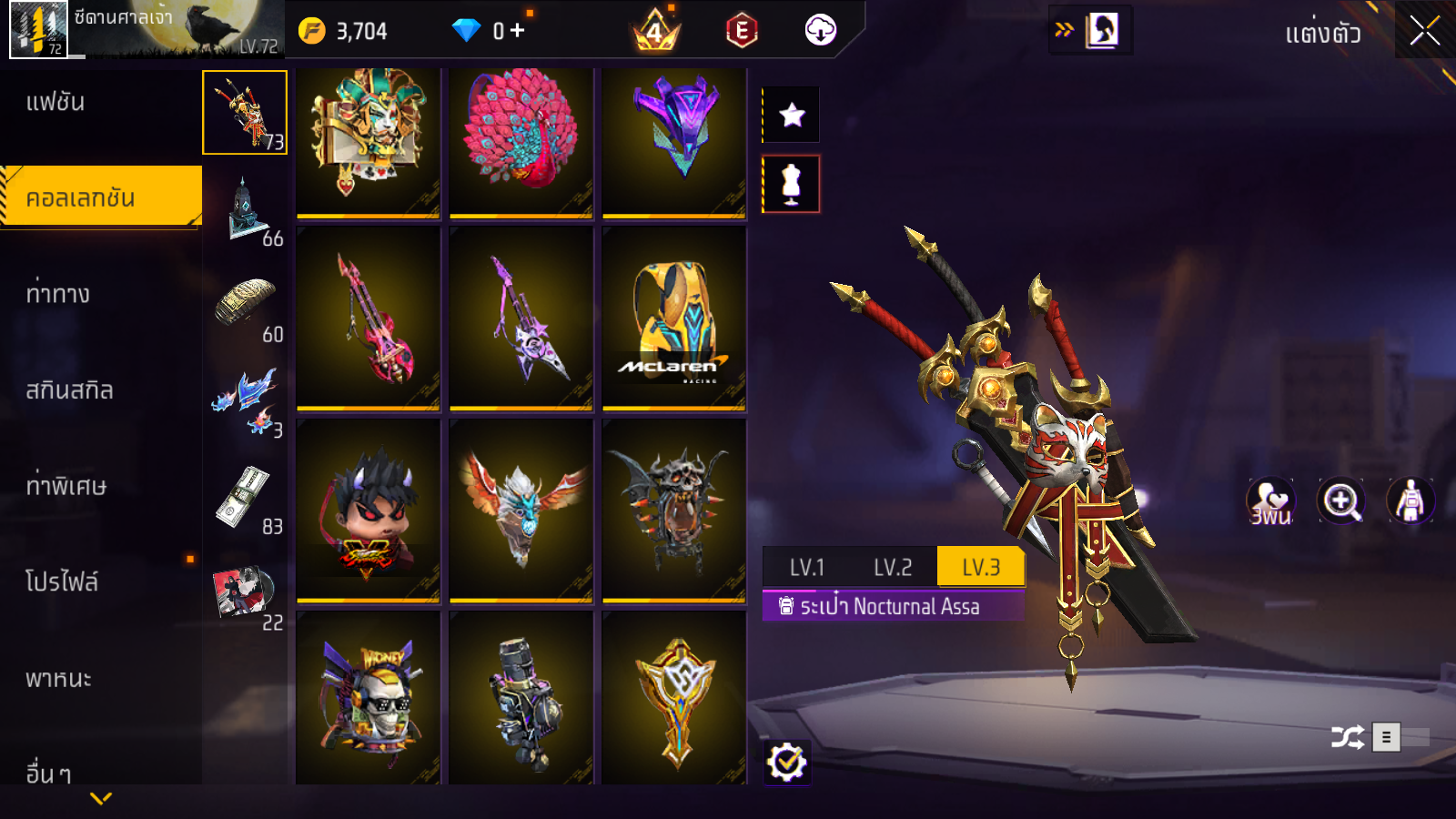Viewport: 1456px width, 819px height.
Task: Select the Street Fighter character backpack
Action: pos(369,511)
